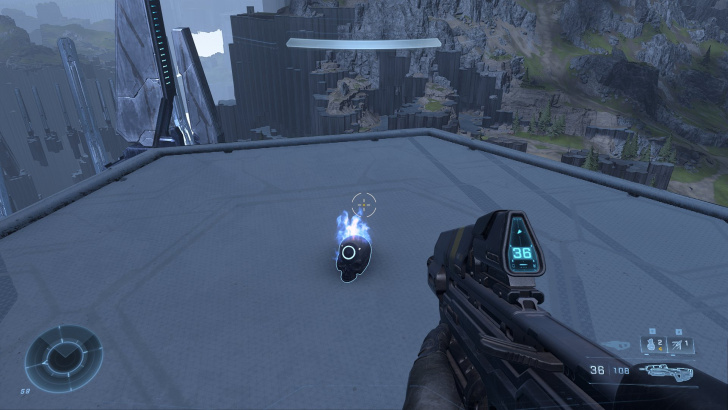Viewport: 728px width, 410px height.
Task: Select the frag grenade slot
Action: pyautogui.click(x=651, y=346)
